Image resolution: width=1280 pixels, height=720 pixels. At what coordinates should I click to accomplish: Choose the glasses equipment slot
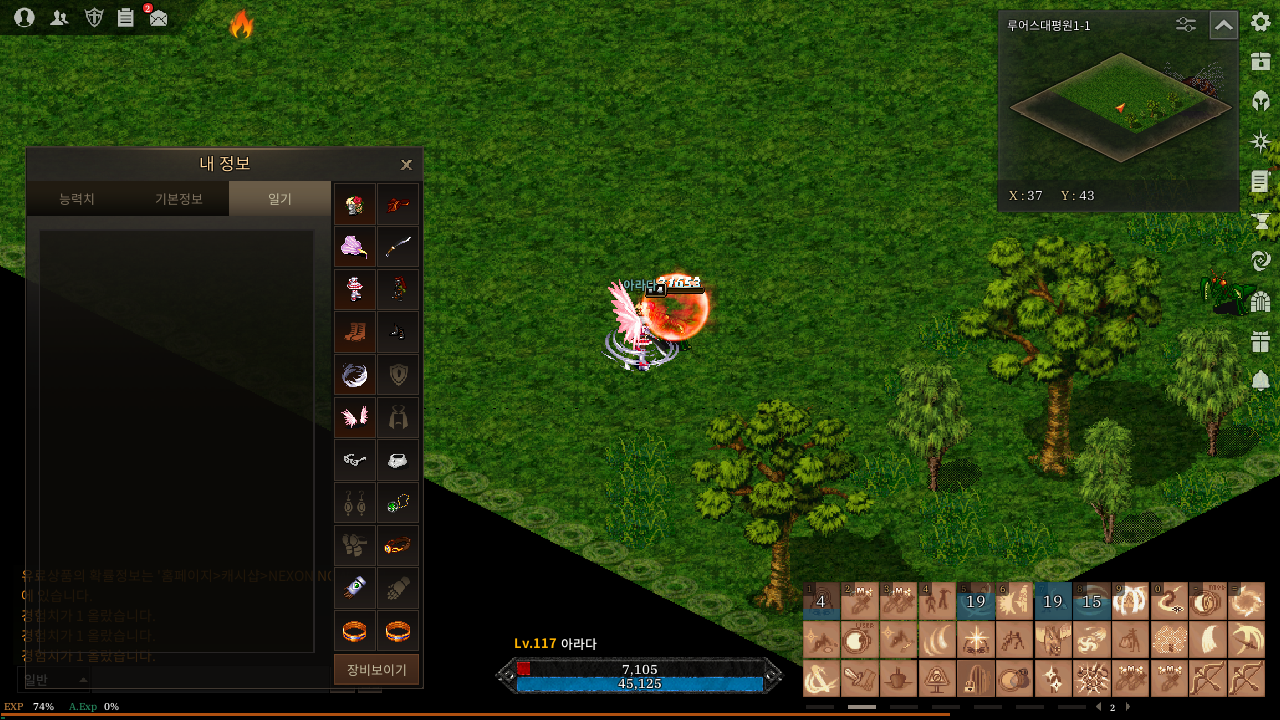point(355,460)
